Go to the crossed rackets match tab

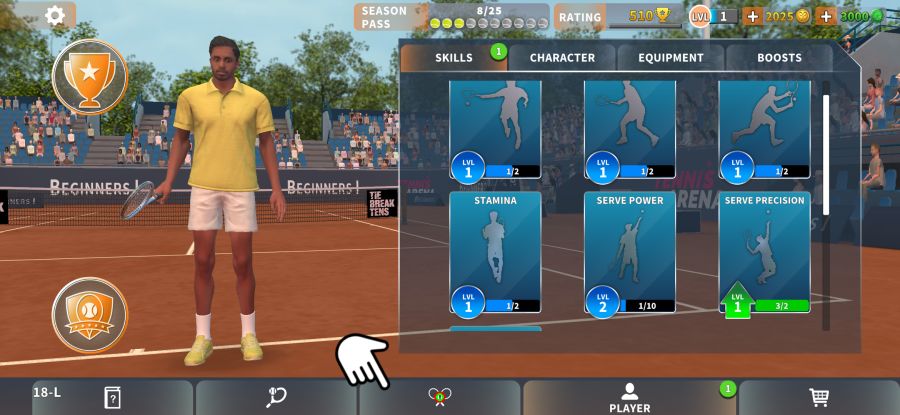point(440,397)
